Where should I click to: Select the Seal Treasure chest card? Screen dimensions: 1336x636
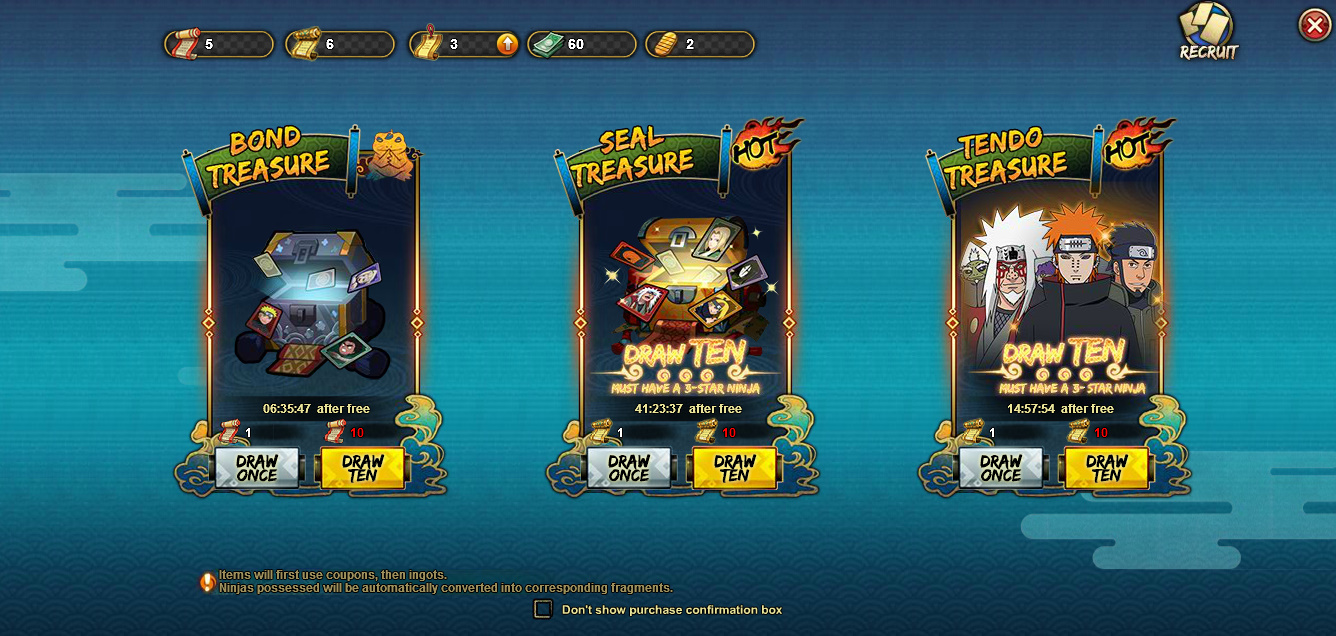tap(685, 290)
